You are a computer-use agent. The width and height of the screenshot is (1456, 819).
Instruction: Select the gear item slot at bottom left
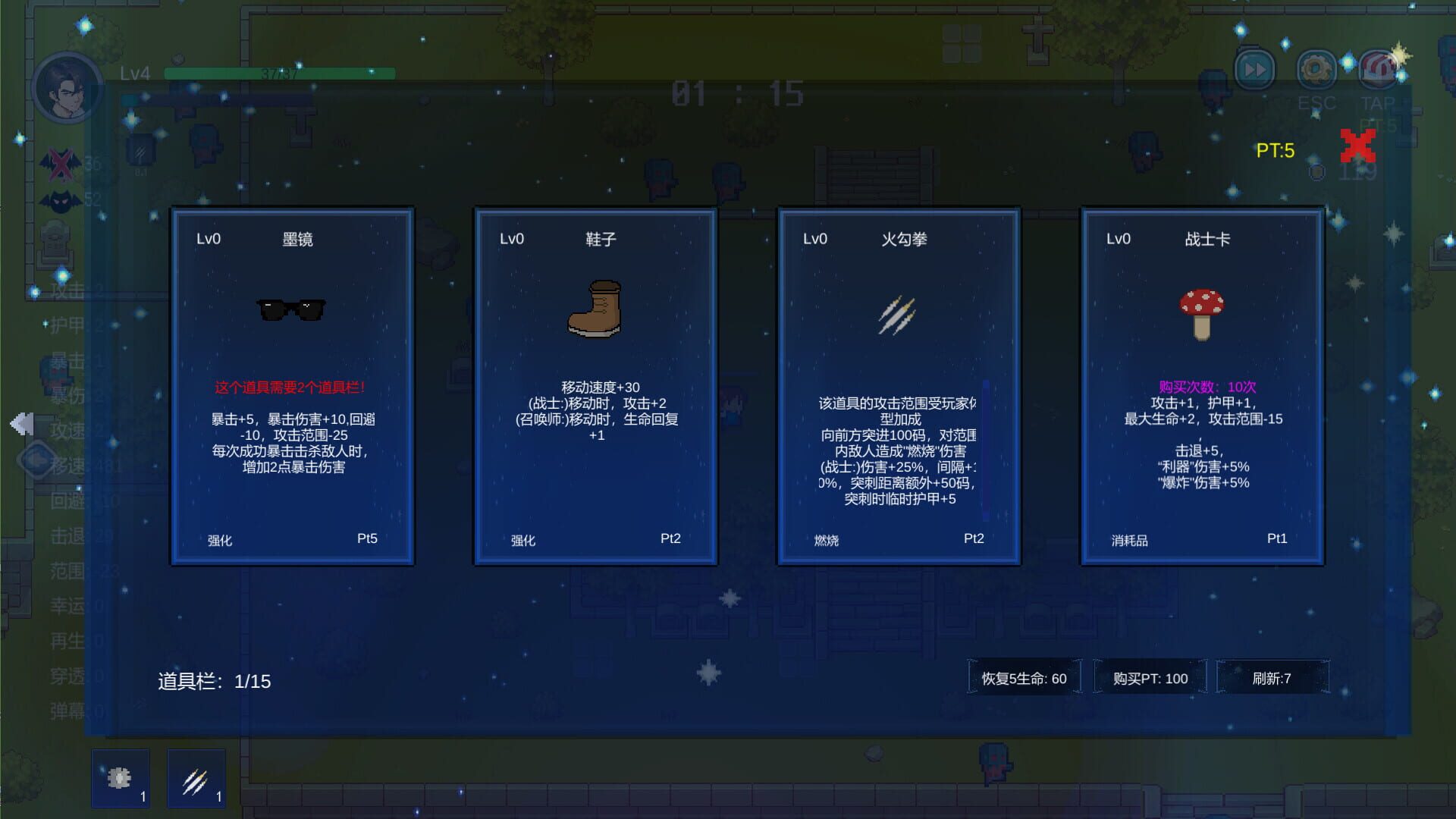point(120,777)
